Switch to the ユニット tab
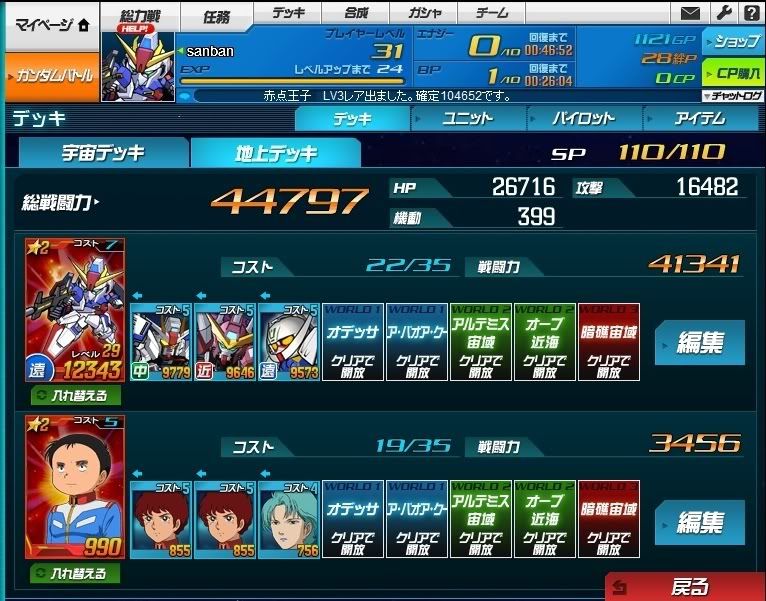The image size is (766, 601). point(469,118)
